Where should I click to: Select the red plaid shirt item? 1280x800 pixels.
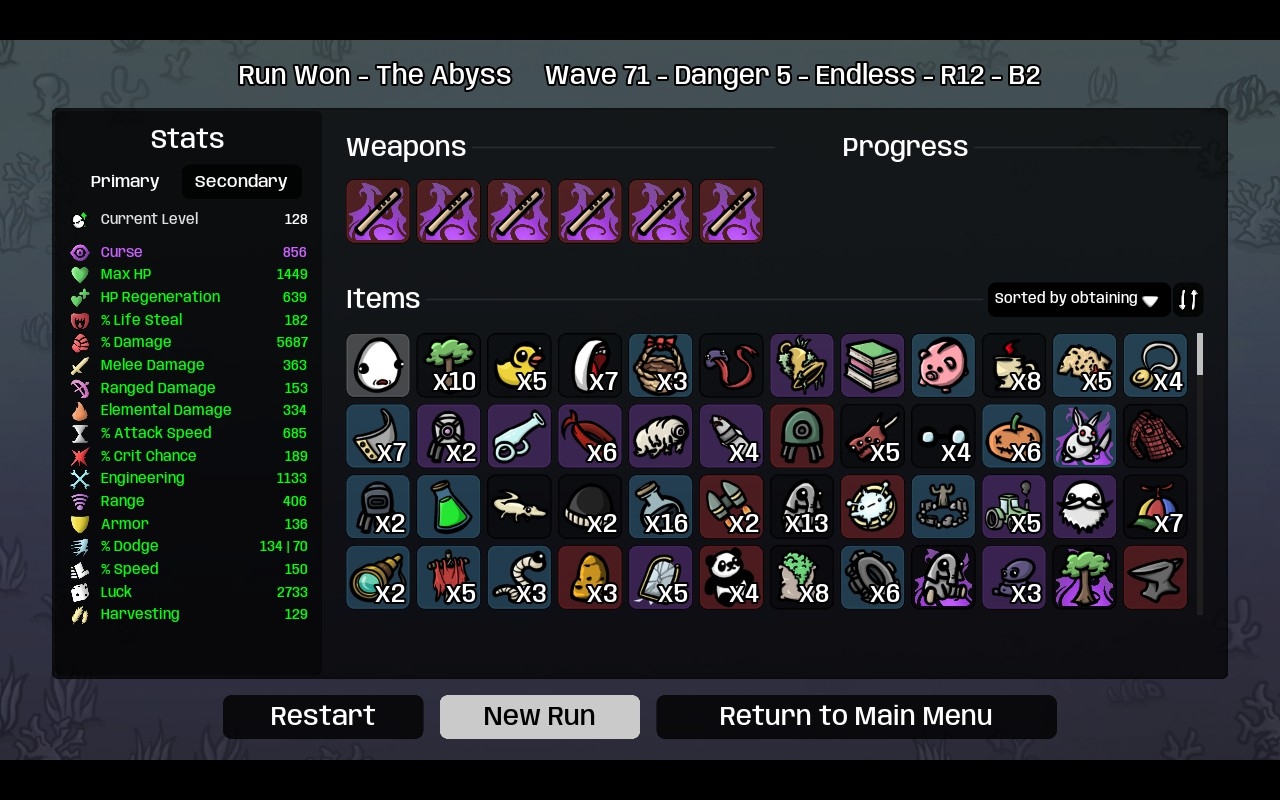[1155, 436]
